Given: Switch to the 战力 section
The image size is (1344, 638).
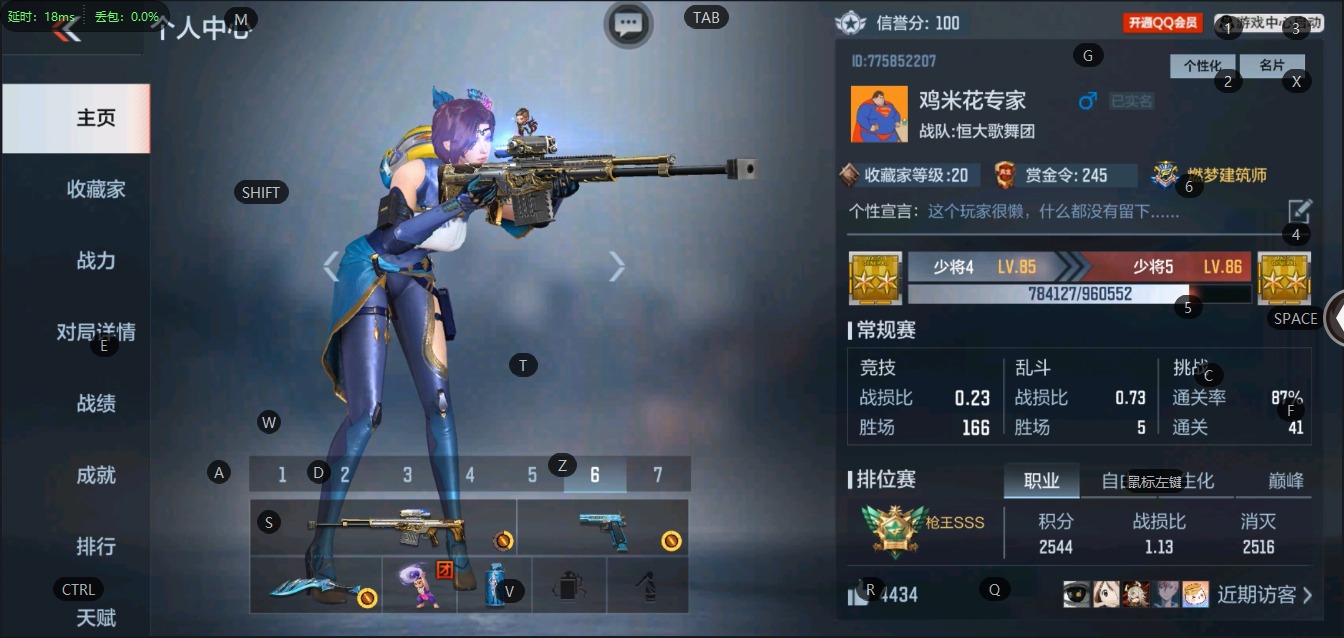Looking at the screenshot, I should [x=96, y=261].
